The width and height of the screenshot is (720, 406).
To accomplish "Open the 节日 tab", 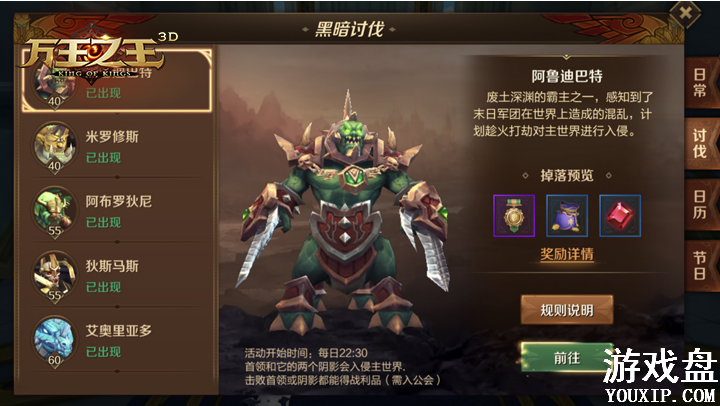I will (700, 266).
